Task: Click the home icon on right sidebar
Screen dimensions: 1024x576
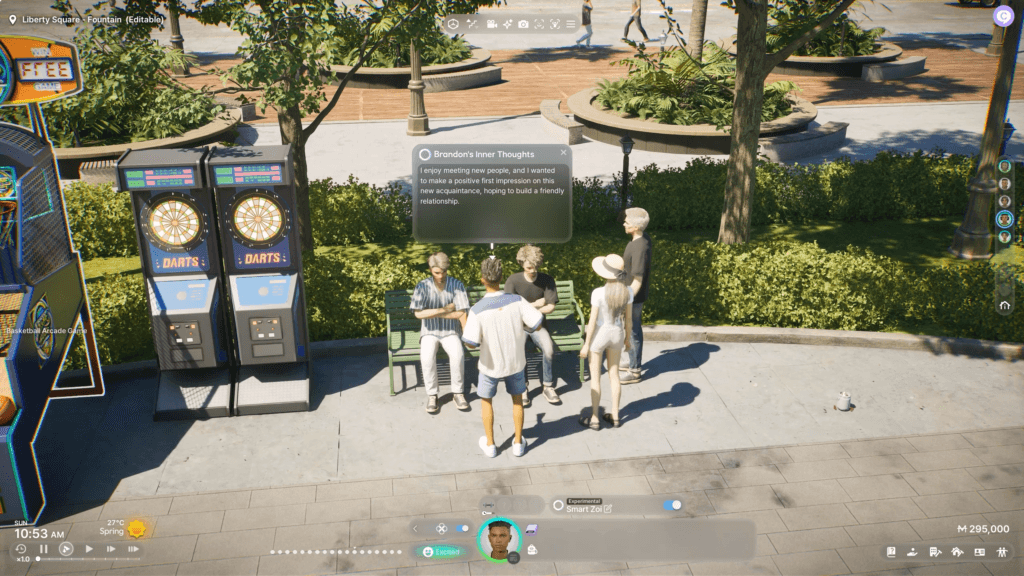Action: coord(1005,306)
